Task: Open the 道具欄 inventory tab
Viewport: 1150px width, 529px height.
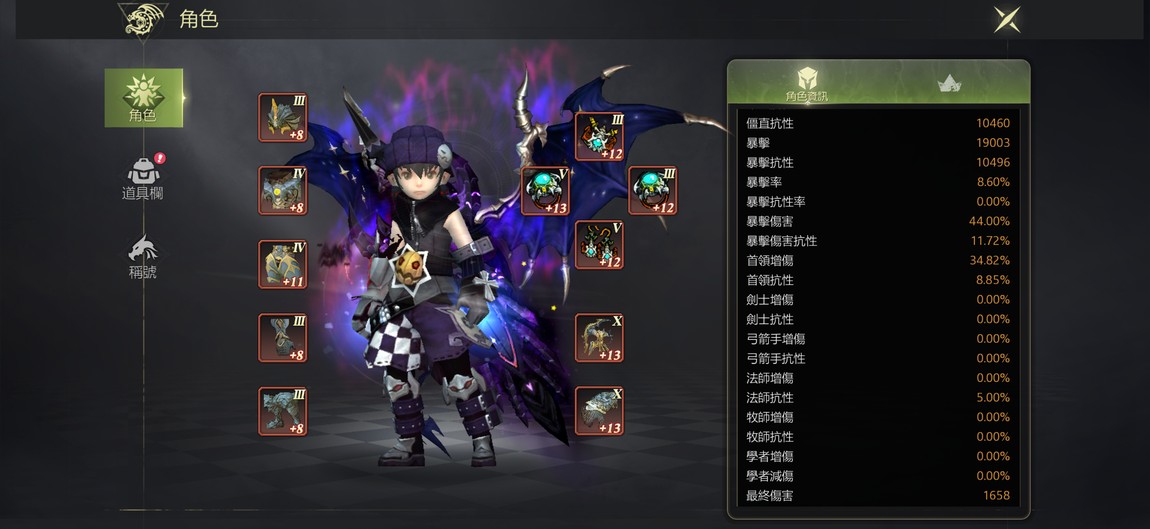Action: 143,178
